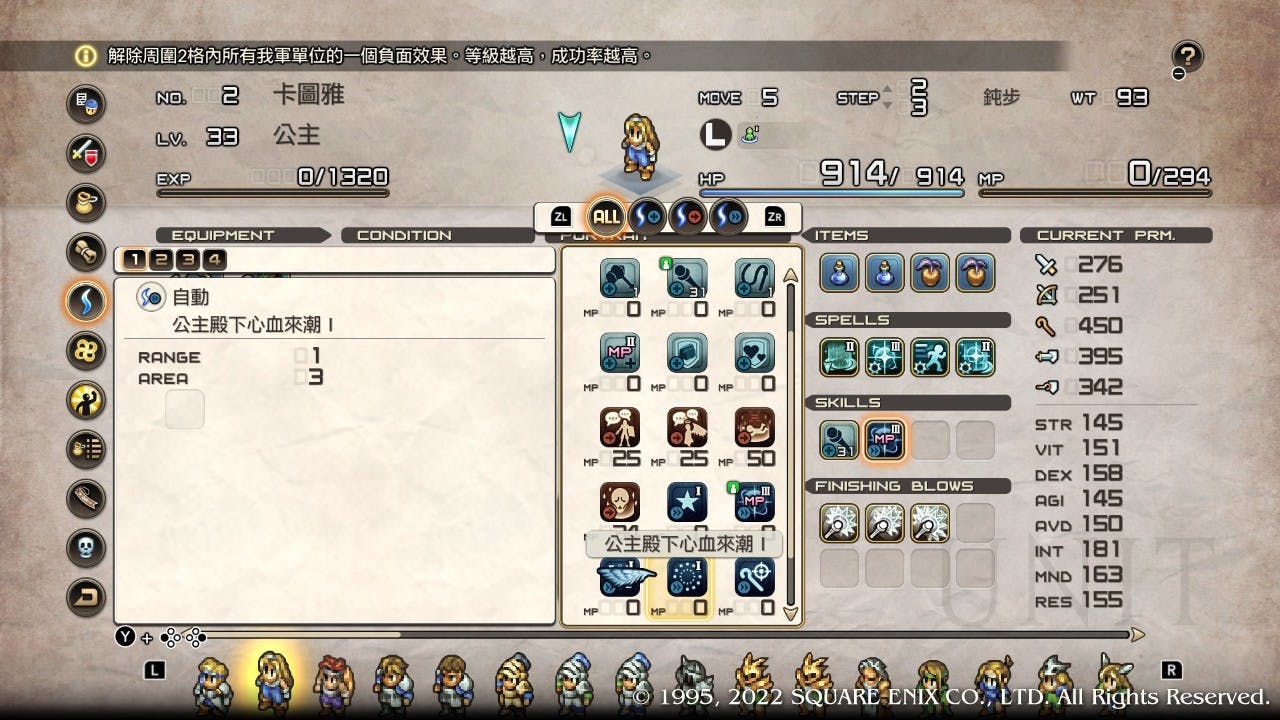Image resolution: width=1280 pixels, height=720 pixels.
Task: Choose the running figure spell icon
Action: point(930,357)
